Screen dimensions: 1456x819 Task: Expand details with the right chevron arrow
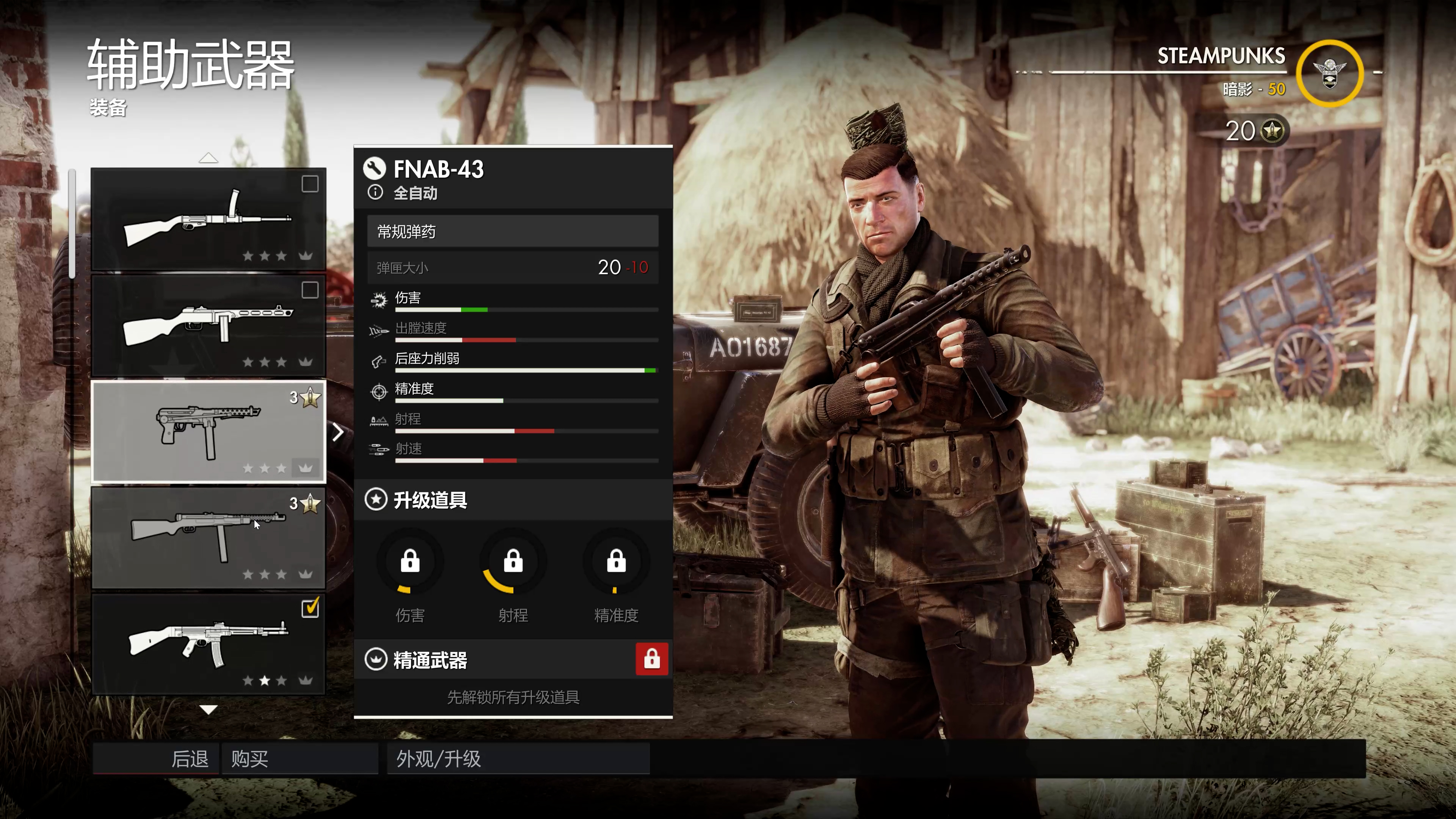338,432
